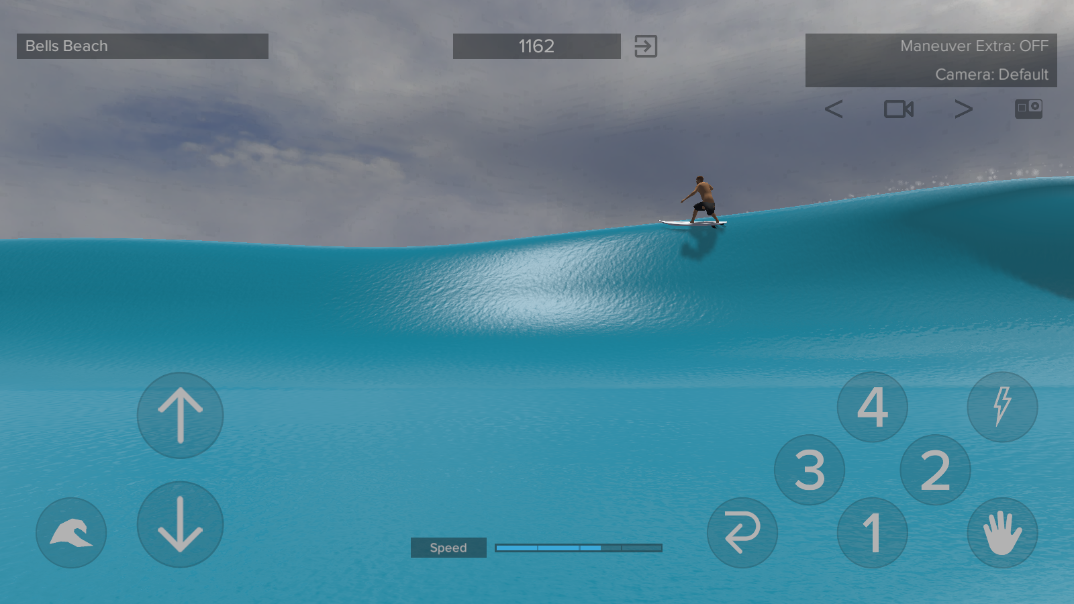Trigger maneuver button 3
The width and height of the screenshot is (1074, 604).
coord(810,470)
